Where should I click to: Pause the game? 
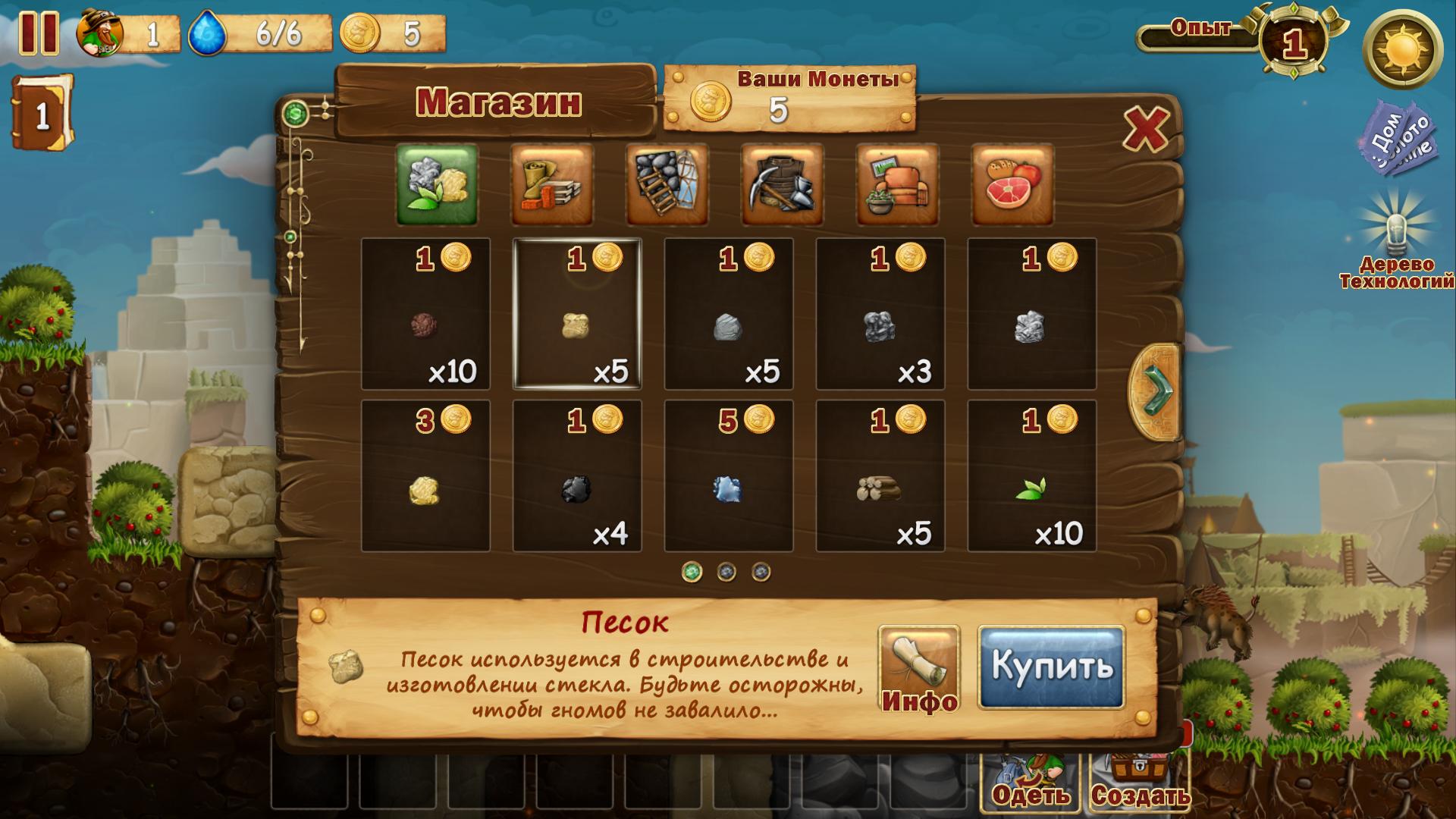point(38,33)
